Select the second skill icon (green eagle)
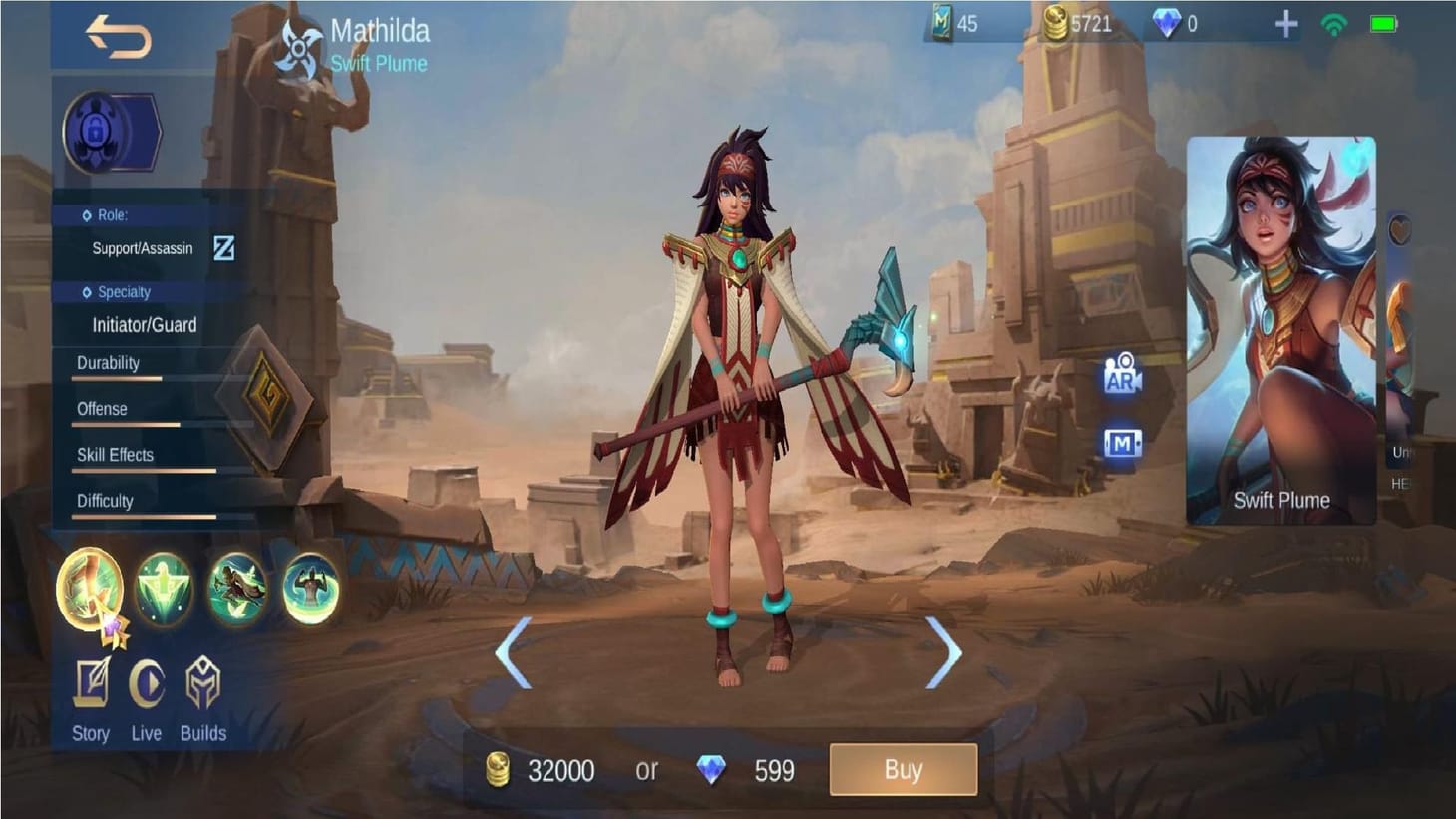Screen dimensions: 1456x819 167,591
